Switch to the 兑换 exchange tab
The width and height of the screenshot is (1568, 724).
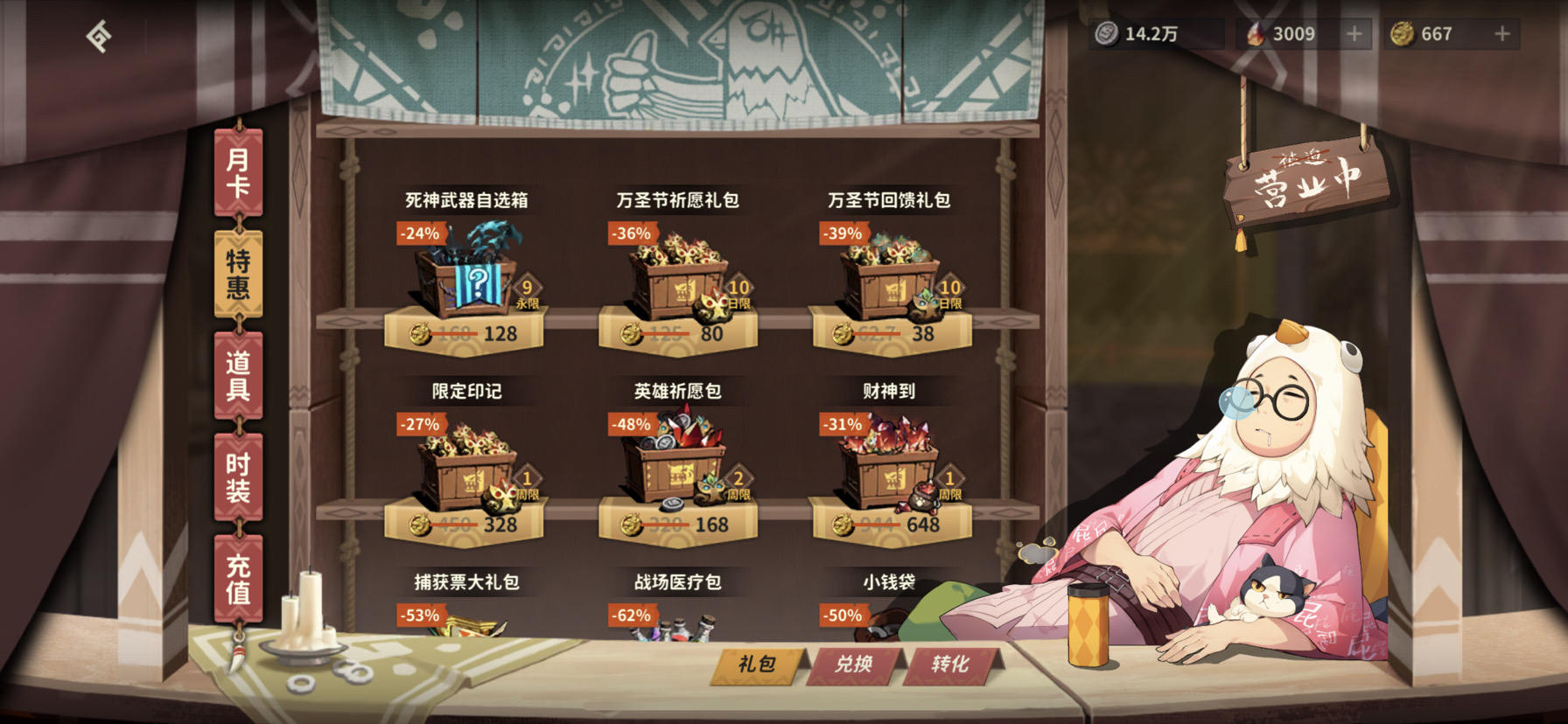click(856, 665)
